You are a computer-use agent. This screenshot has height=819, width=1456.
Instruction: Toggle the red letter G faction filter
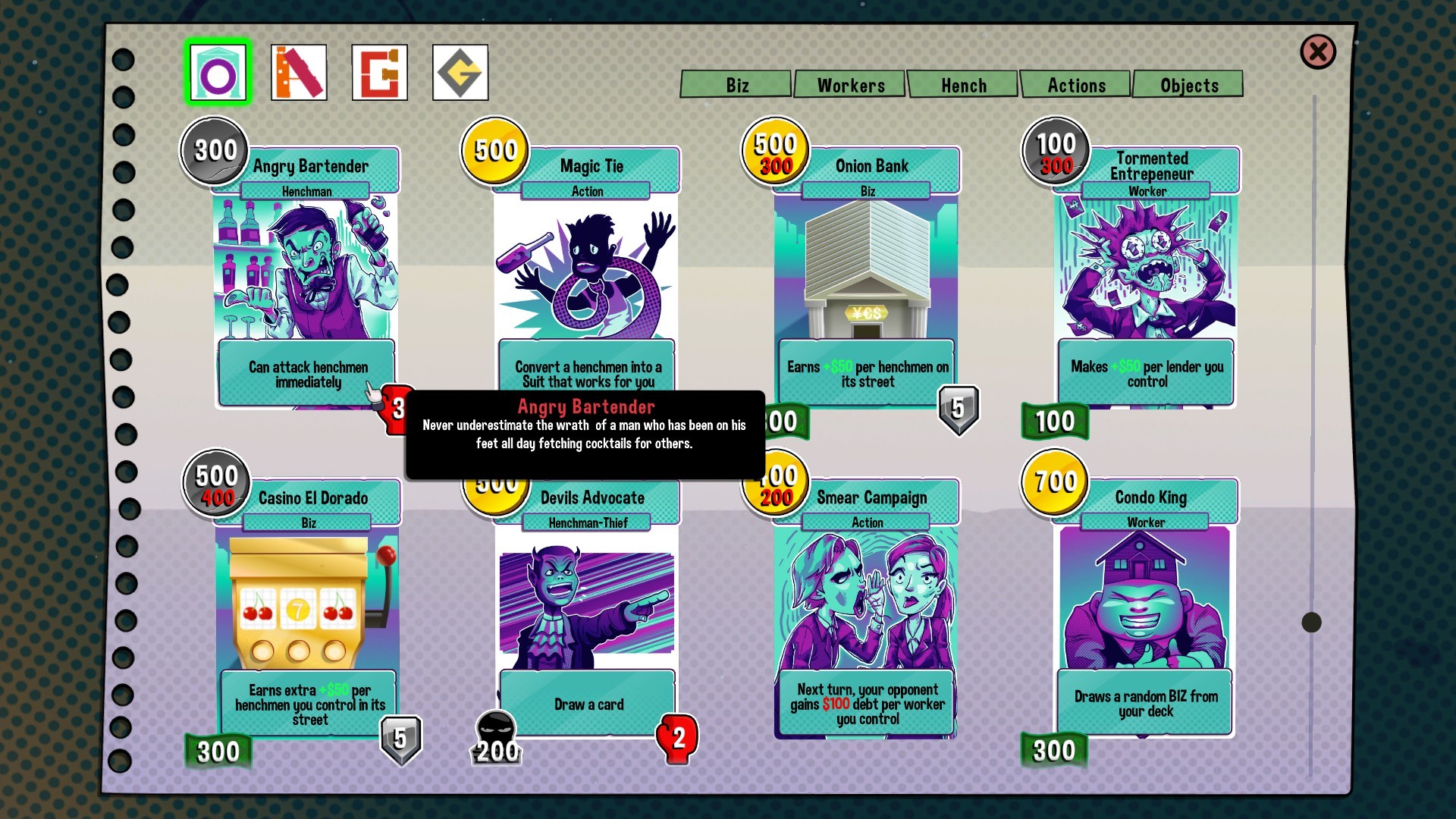pyautogui.click(x=380, y=72)
